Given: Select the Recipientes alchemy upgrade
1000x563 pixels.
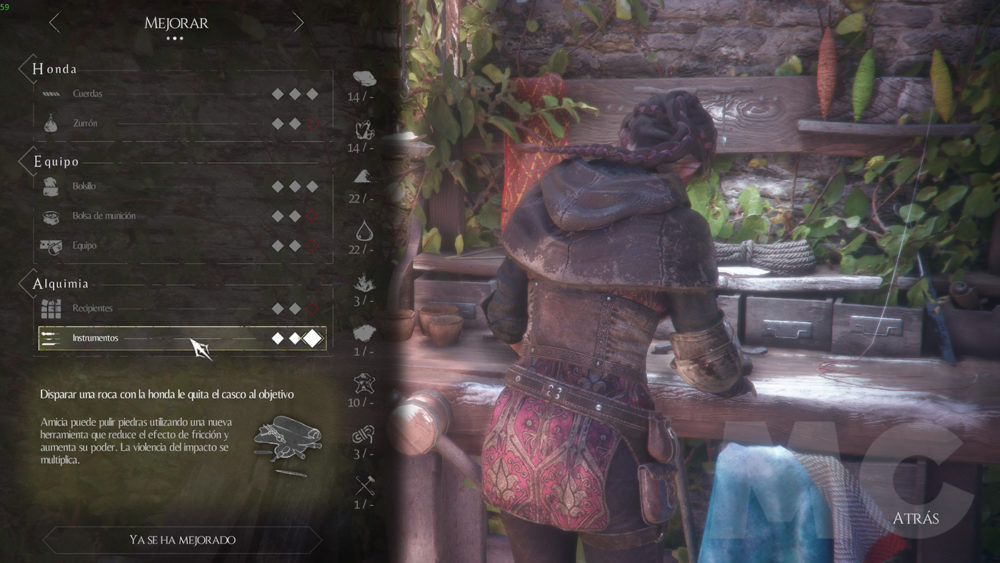Looking at the screenshot, I should pyautogui.click(x=180, y=309).
